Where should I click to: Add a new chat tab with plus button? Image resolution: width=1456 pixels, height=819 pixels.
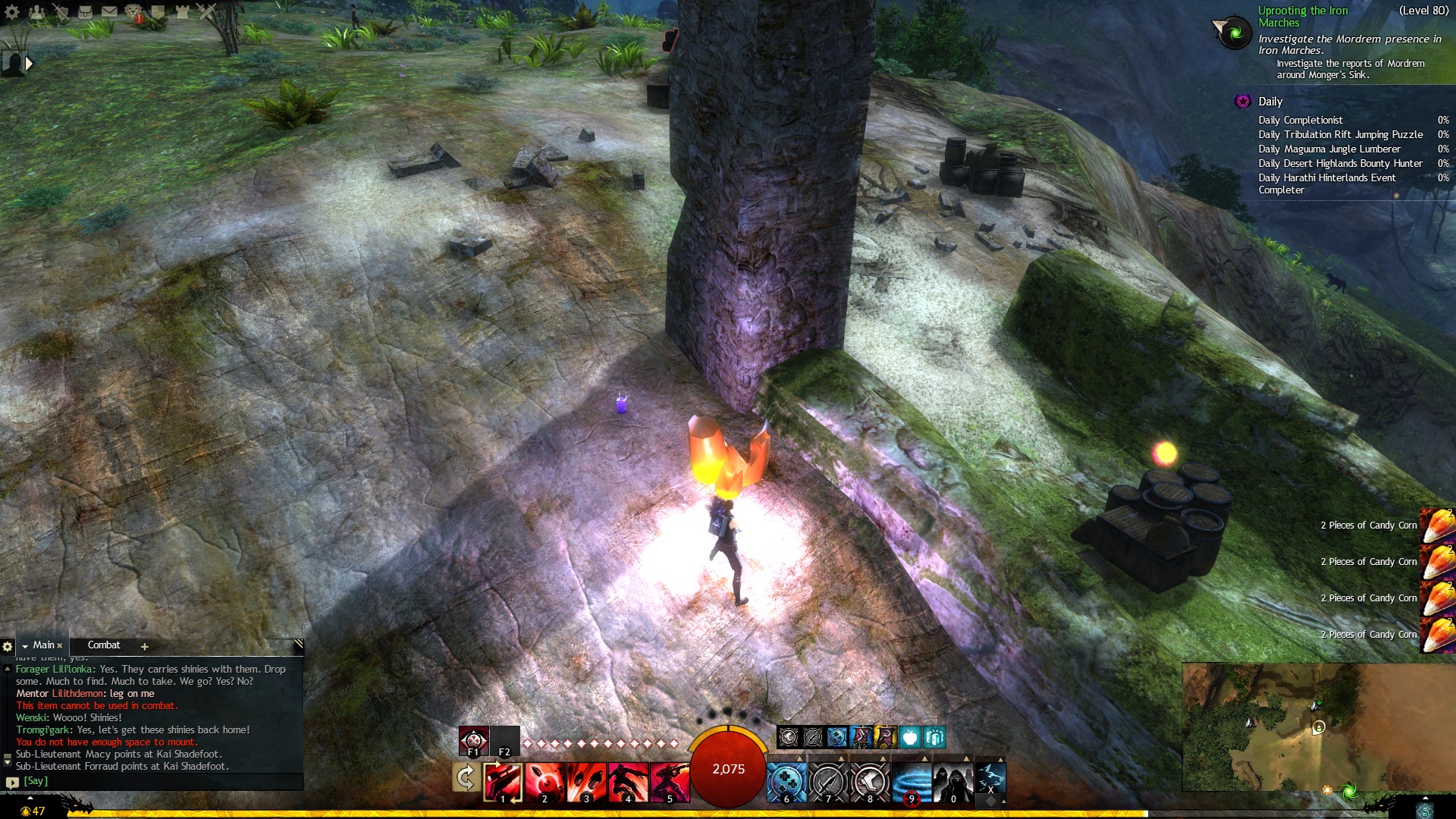[144, 646]
